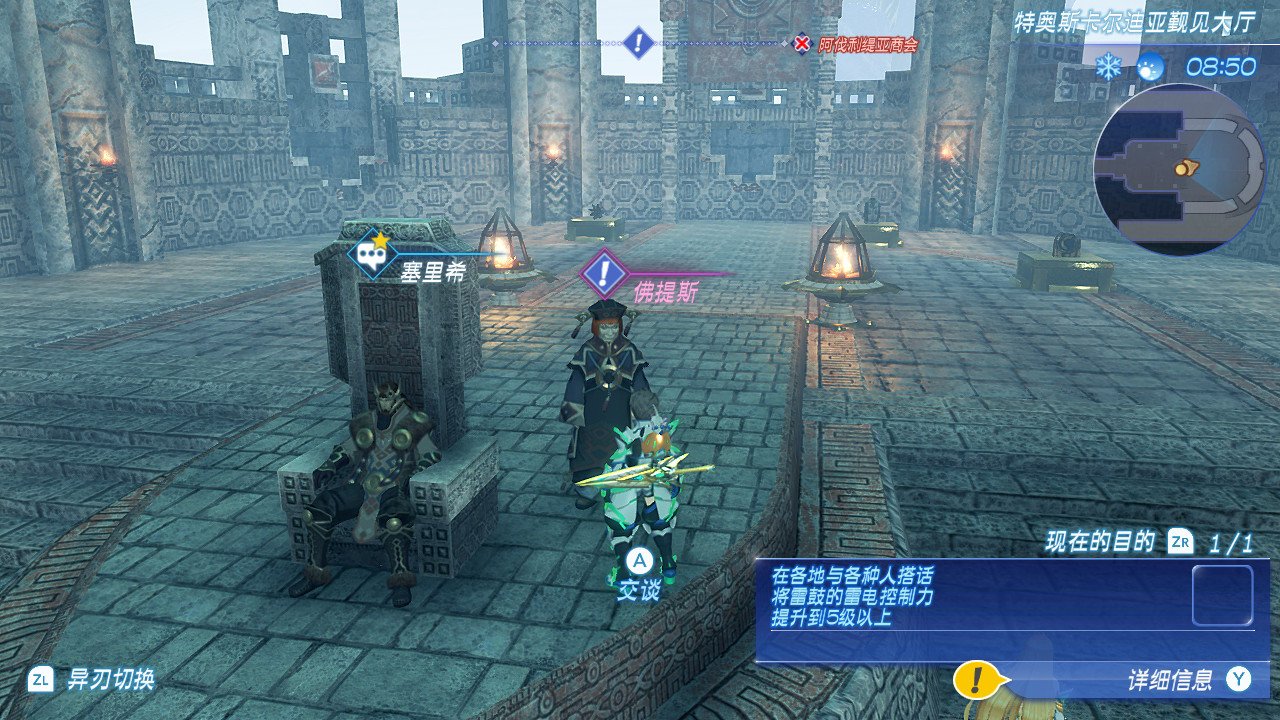
Task: Select the 塞里希 speech bubble marker
Action: (x=369, y=253)
